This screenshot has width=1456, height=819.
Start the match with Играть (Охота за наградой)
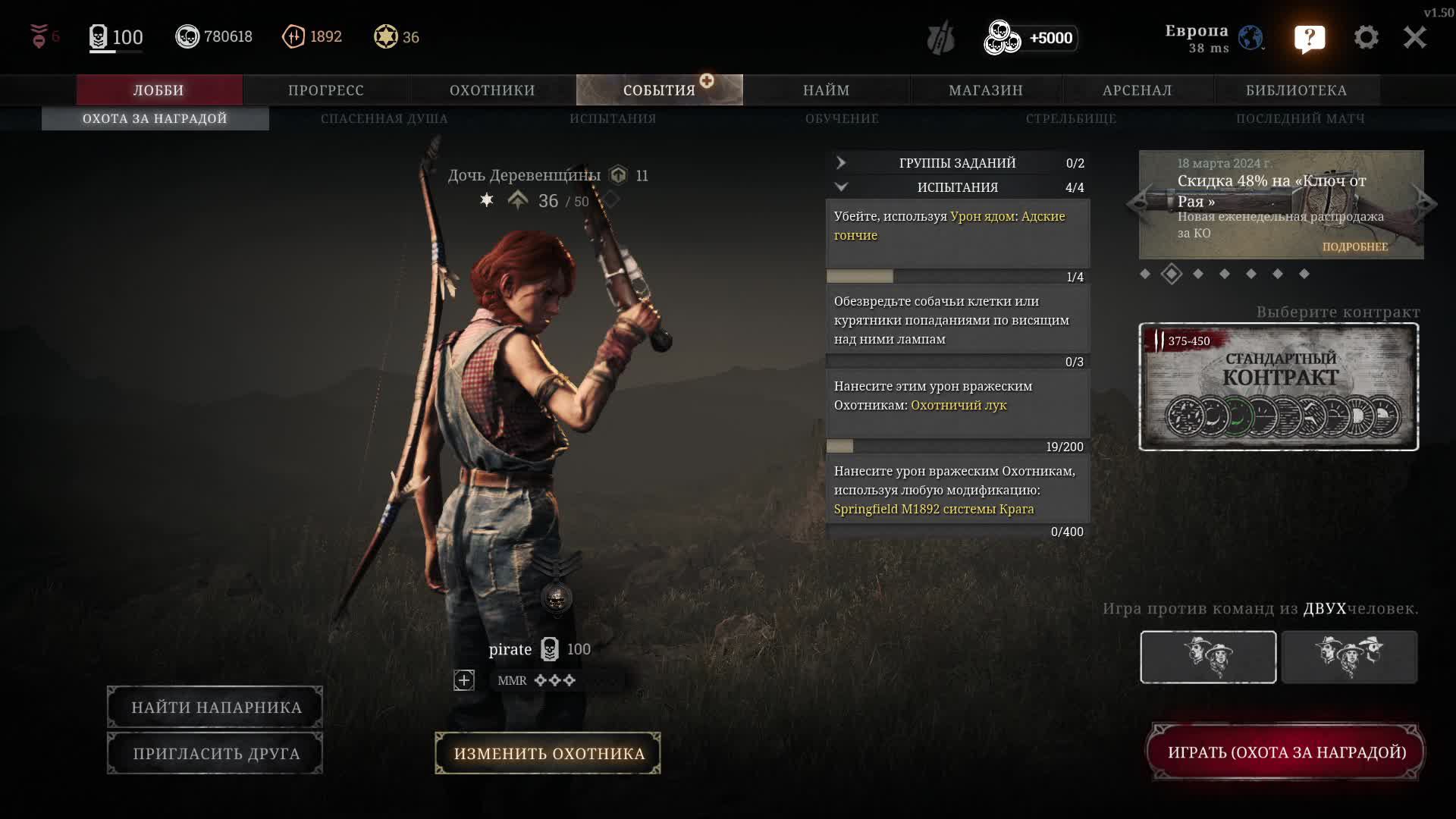[1286, 752]
